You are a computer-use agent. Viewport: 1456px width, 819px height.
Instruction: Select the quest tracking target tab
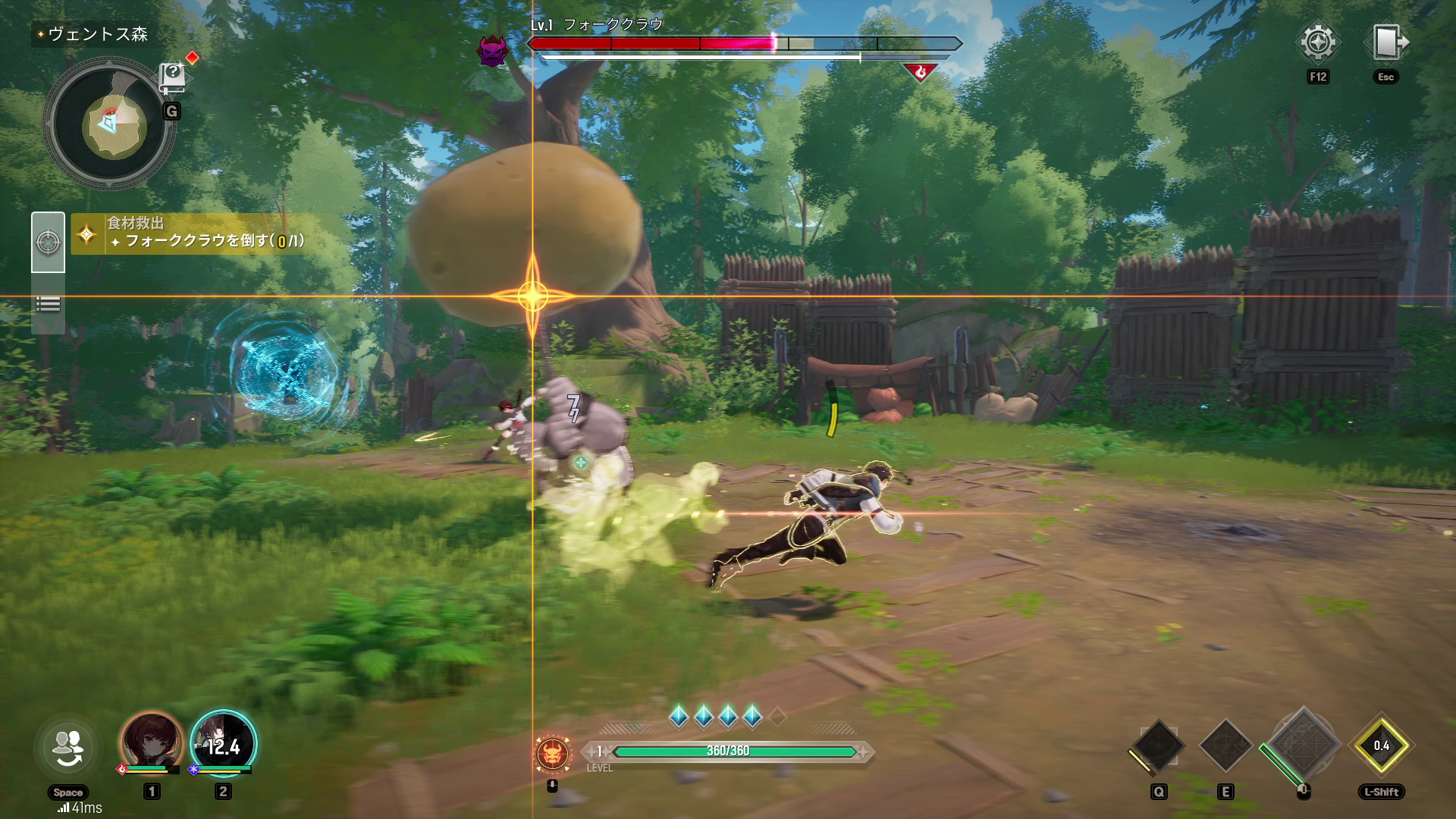[48, 243]
